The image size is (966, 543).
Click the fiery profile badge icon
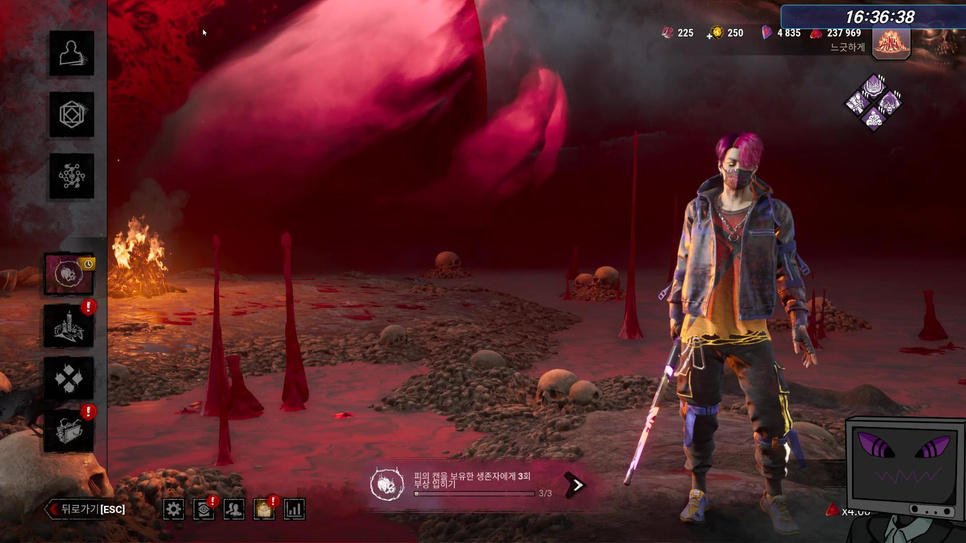(891, 41)
